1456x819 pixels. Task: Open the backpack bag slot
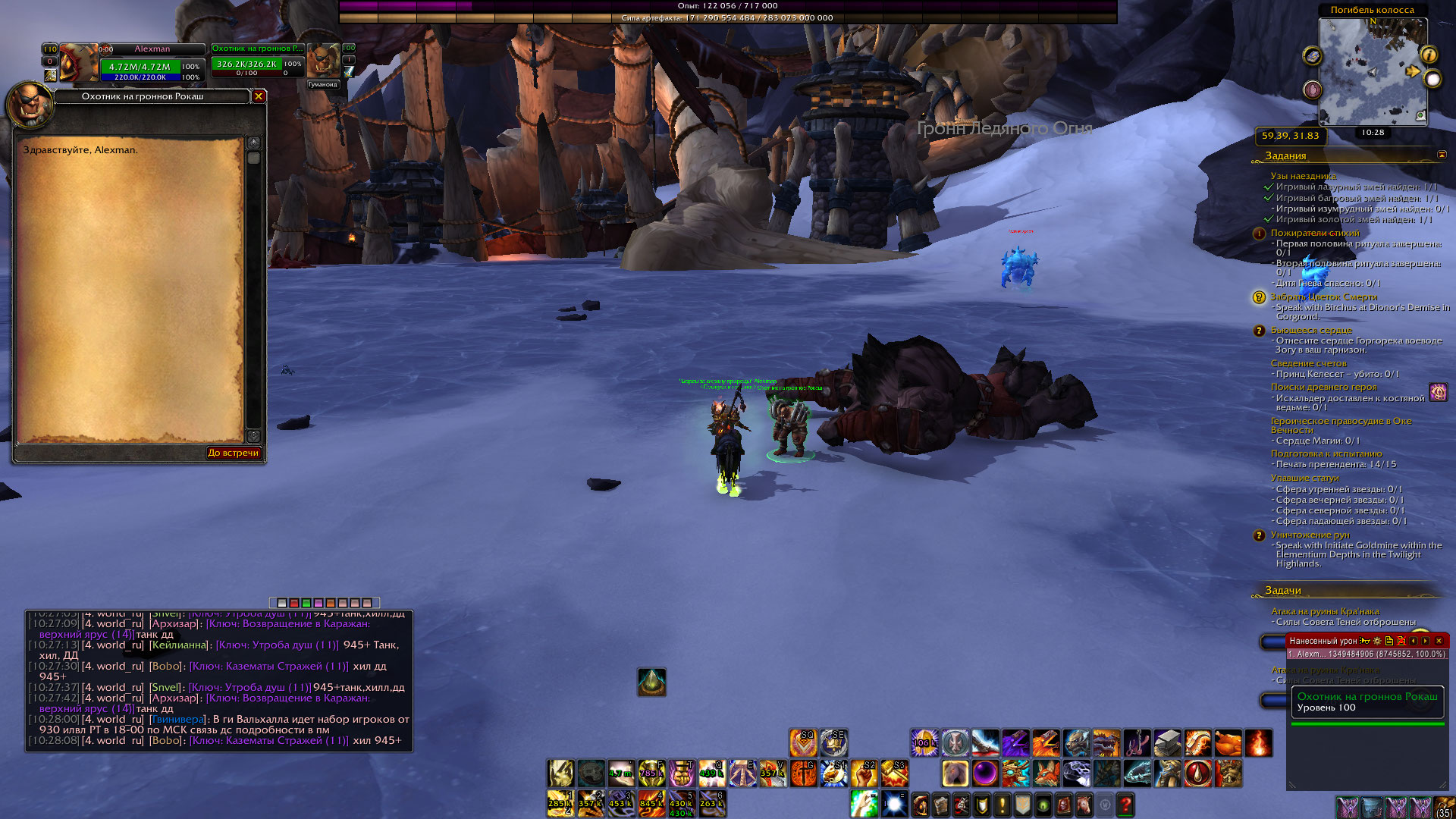pyautogui.click(x=1444, y=807)
